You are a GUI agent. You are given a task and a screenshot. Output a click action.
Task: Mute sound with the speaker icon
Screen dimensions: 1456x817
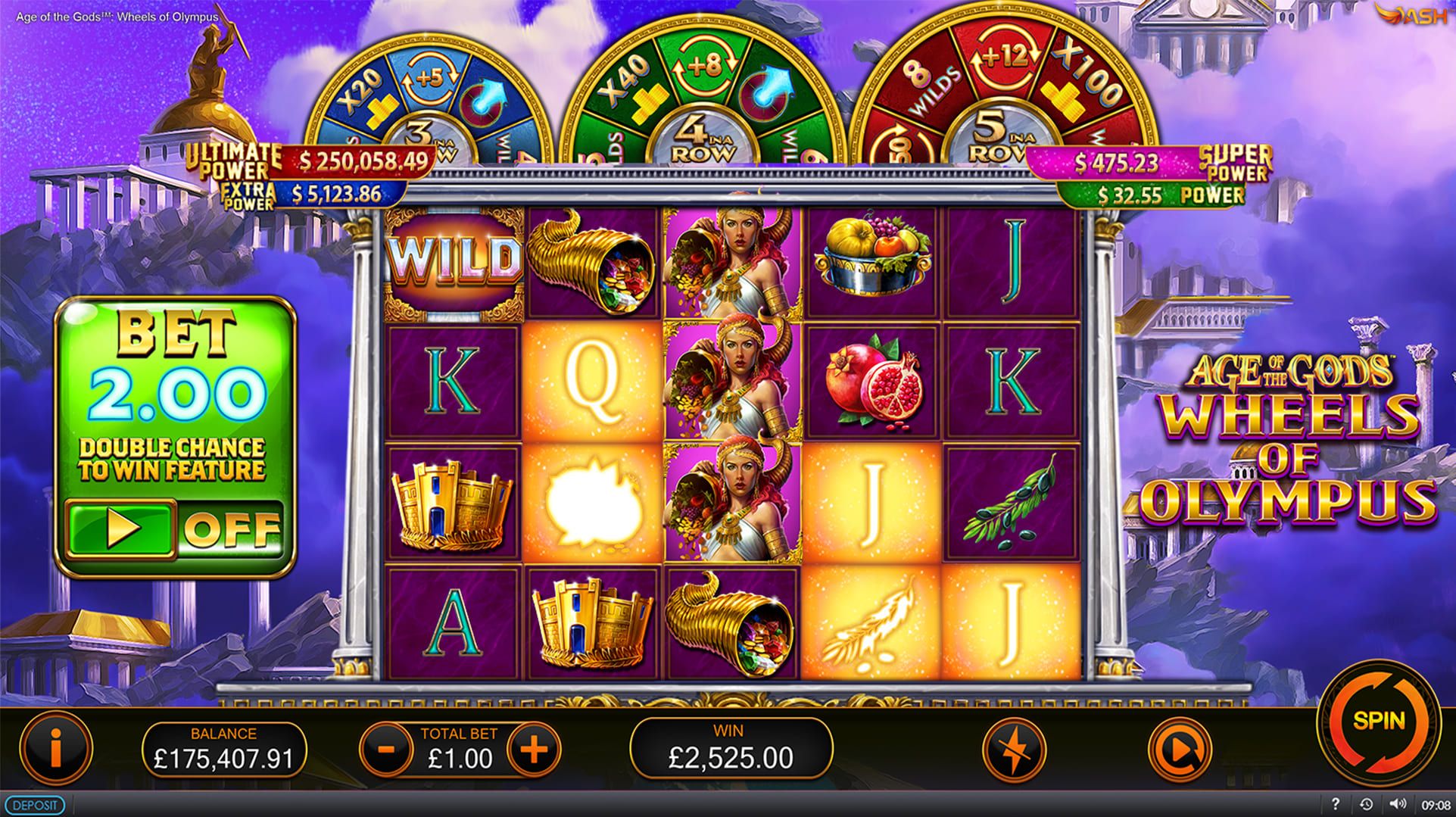(1397, 804)
